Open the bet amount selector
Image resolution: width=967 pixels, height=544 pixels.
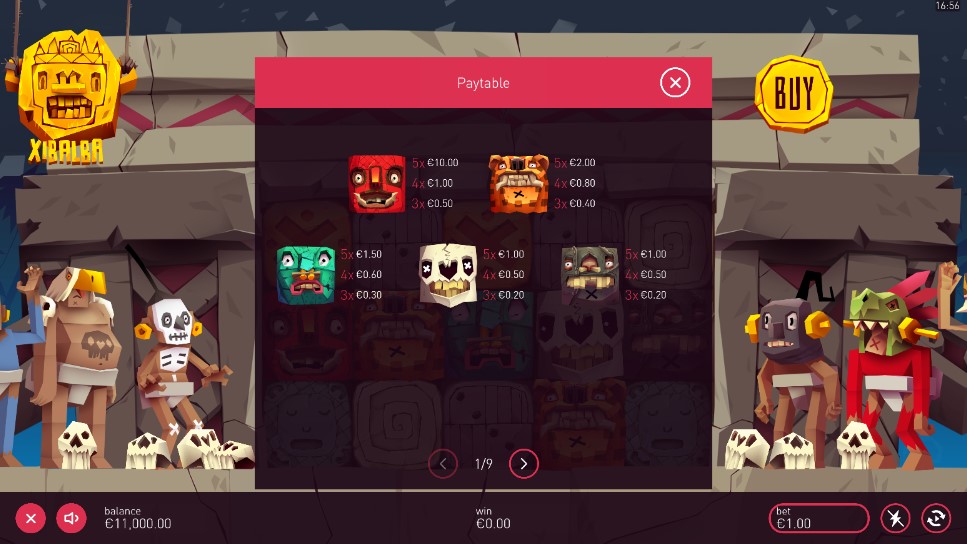click(x=818, y=518)
